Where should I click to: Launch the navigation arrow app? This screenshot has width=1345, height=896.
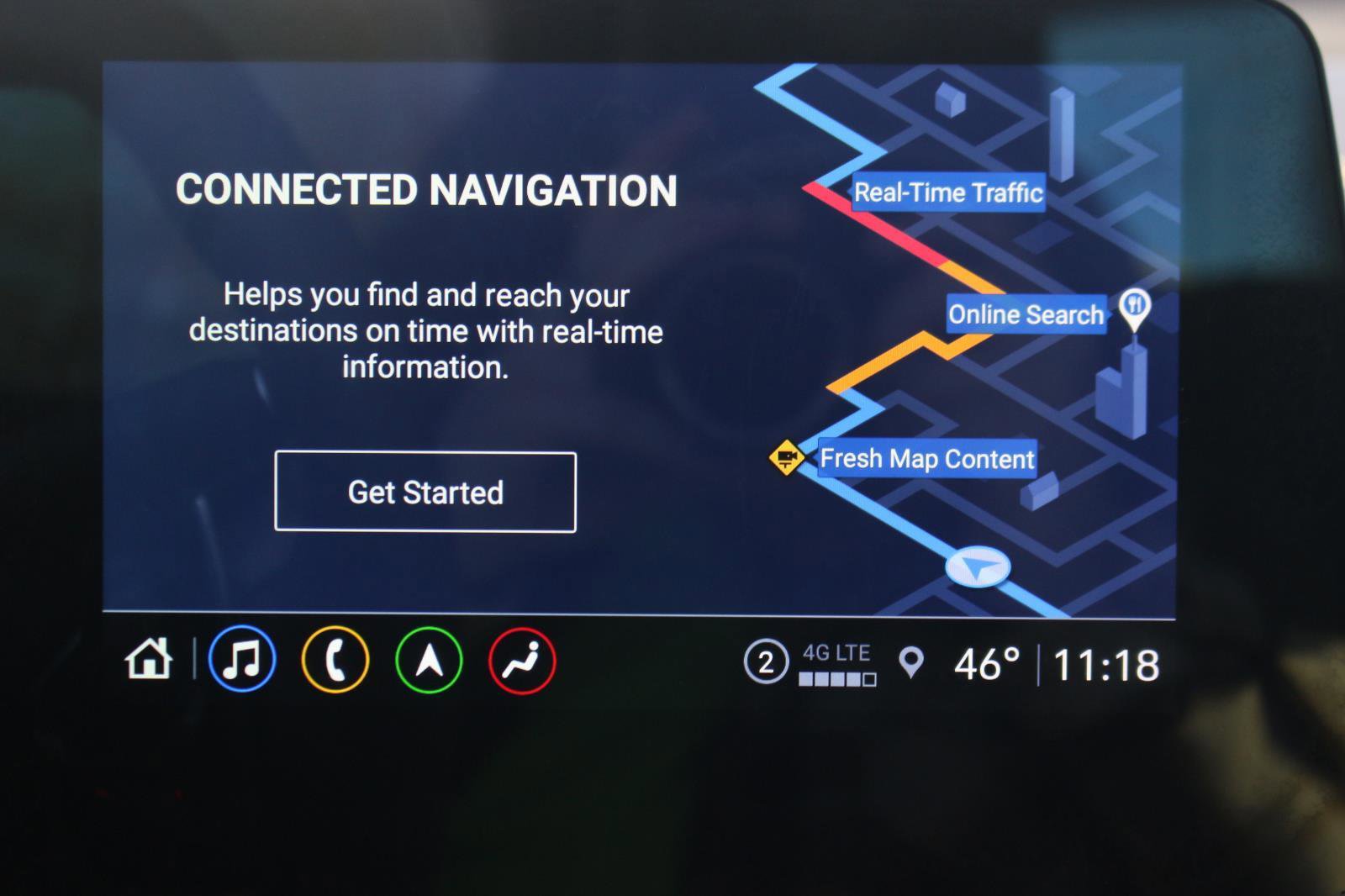[x=429, y=660]
